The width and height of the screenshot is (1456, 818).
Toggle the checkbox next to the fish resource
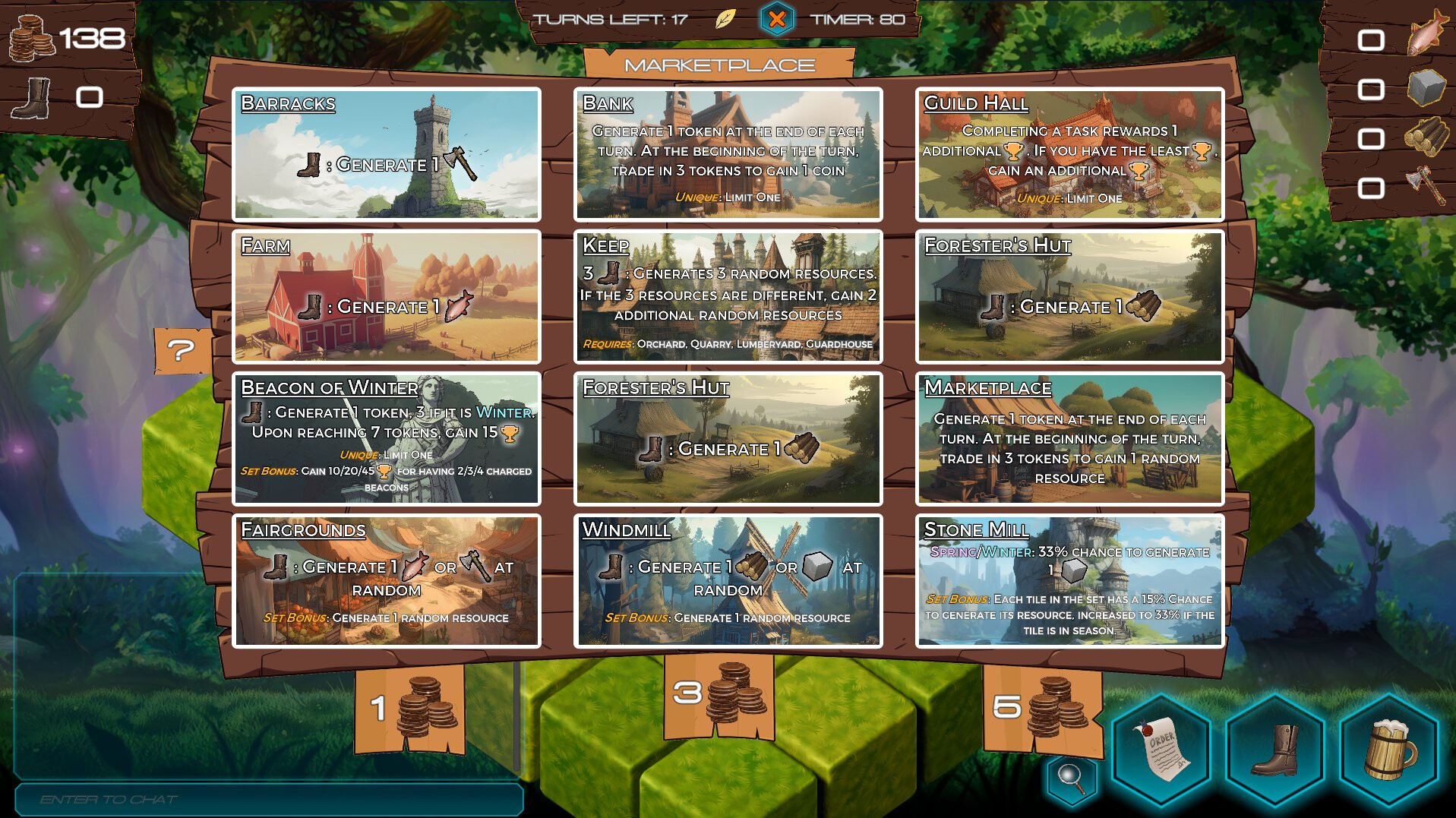pos(1373,38)
